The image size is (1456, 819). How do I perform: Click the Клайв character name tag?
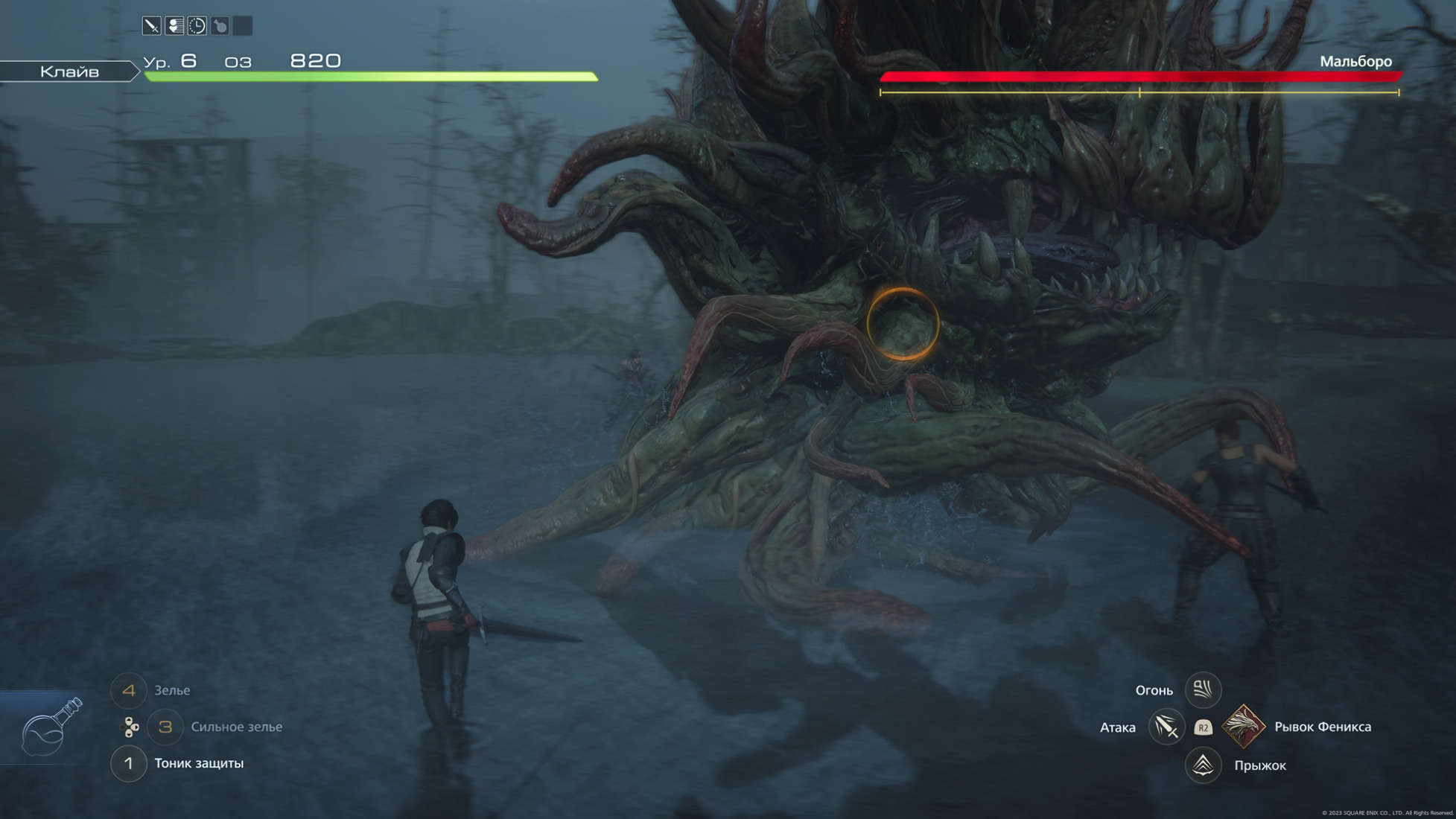pyautogui.click(x=69, y=71)
